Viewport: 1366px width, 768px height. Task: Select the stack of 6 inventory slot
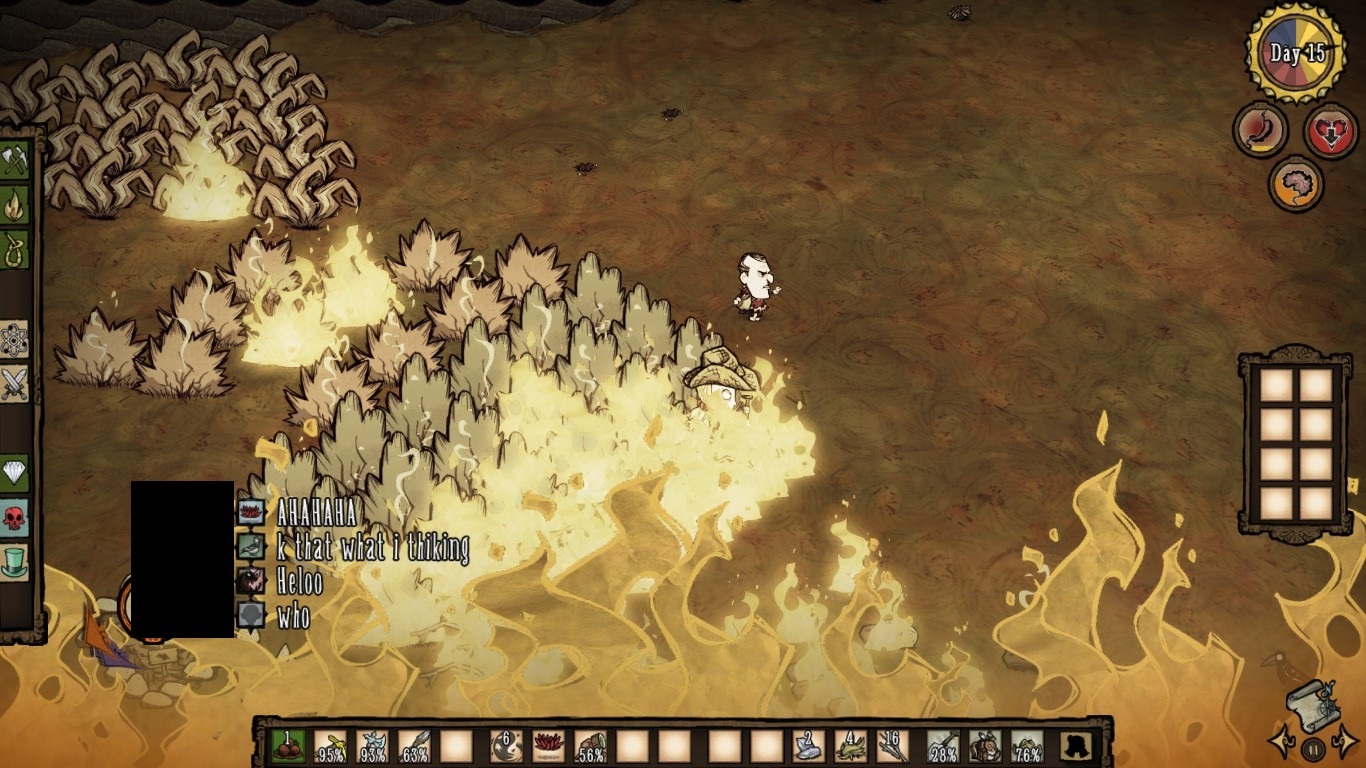(x=506, y=746)
